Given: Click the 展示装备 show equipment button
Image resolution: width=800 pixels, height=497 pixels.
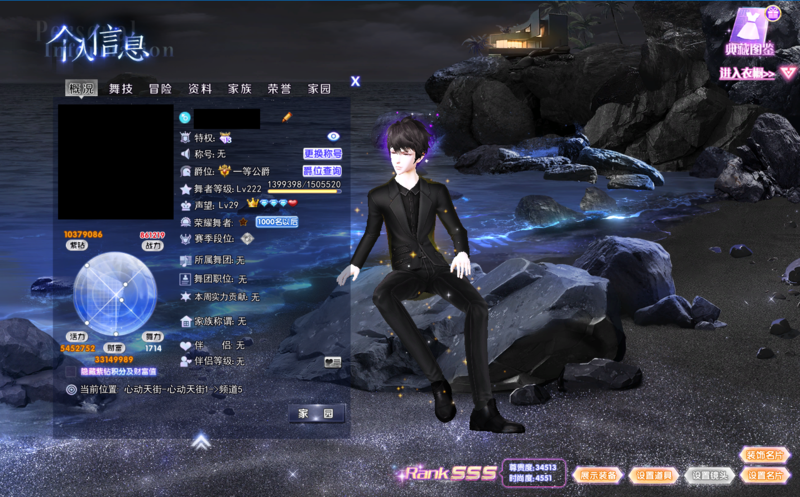Looking at the screenshot, I should (x=599, y=476).
